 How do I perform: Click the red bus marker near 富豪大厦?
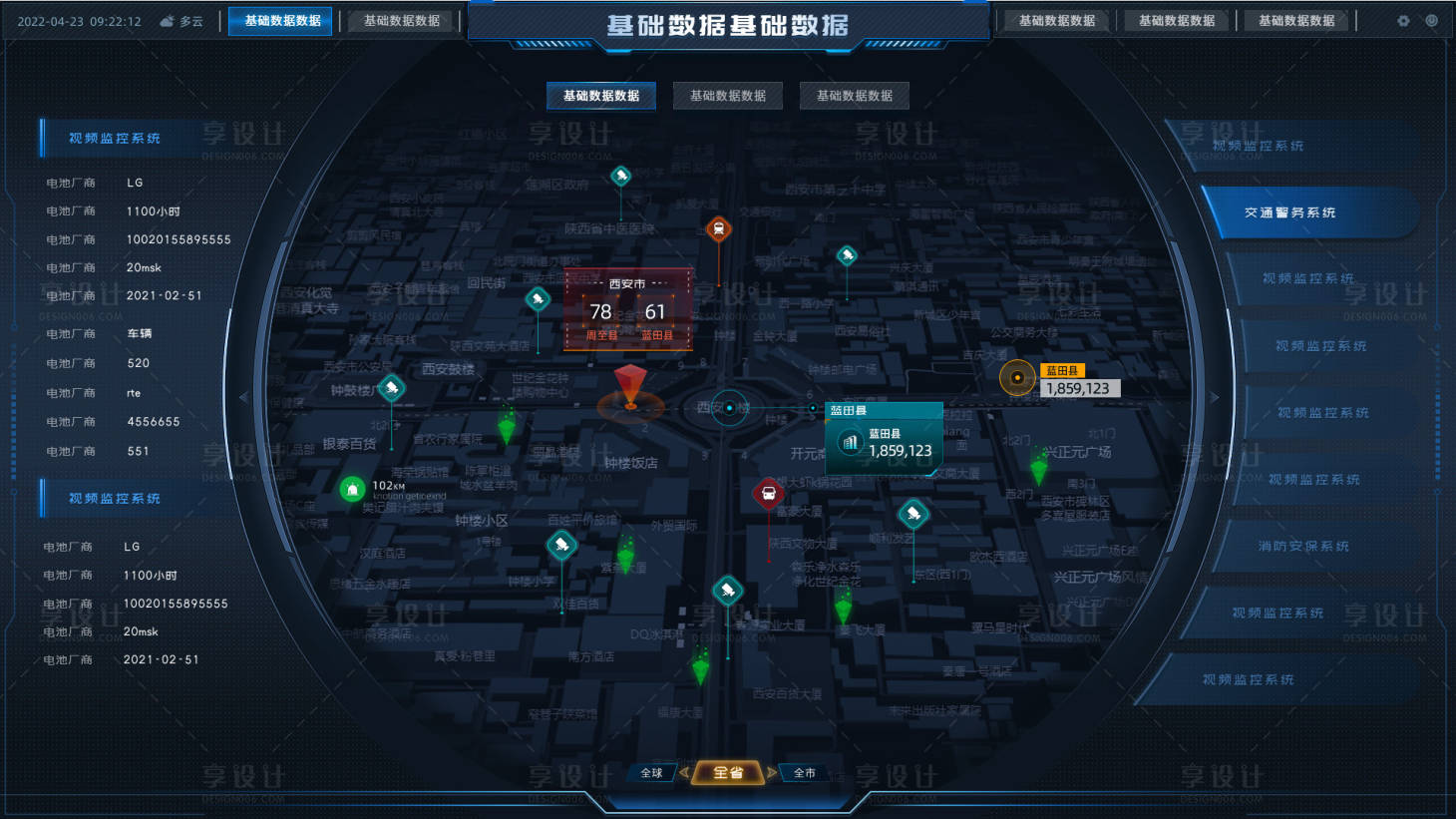coord(769,491)
